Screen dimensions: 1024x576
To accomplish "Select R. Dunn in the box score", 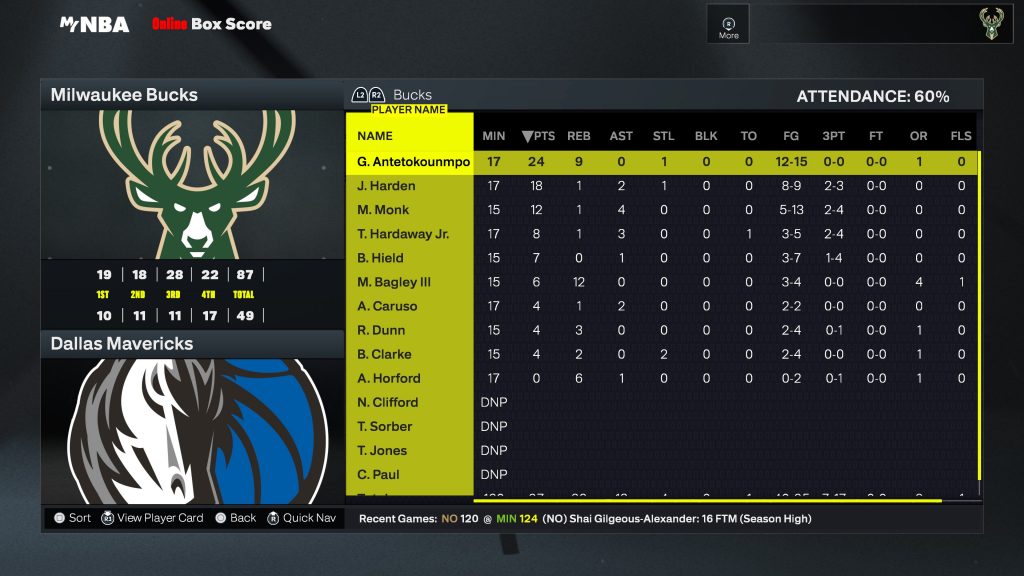I will (x=381, y=330).
